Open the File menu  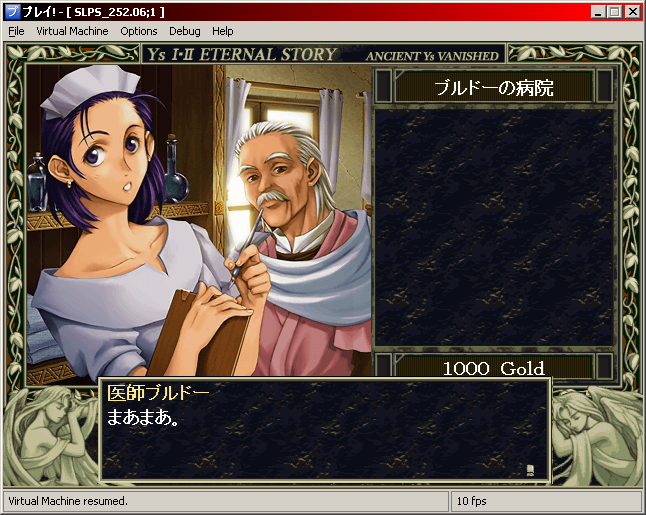coord(16,31)
